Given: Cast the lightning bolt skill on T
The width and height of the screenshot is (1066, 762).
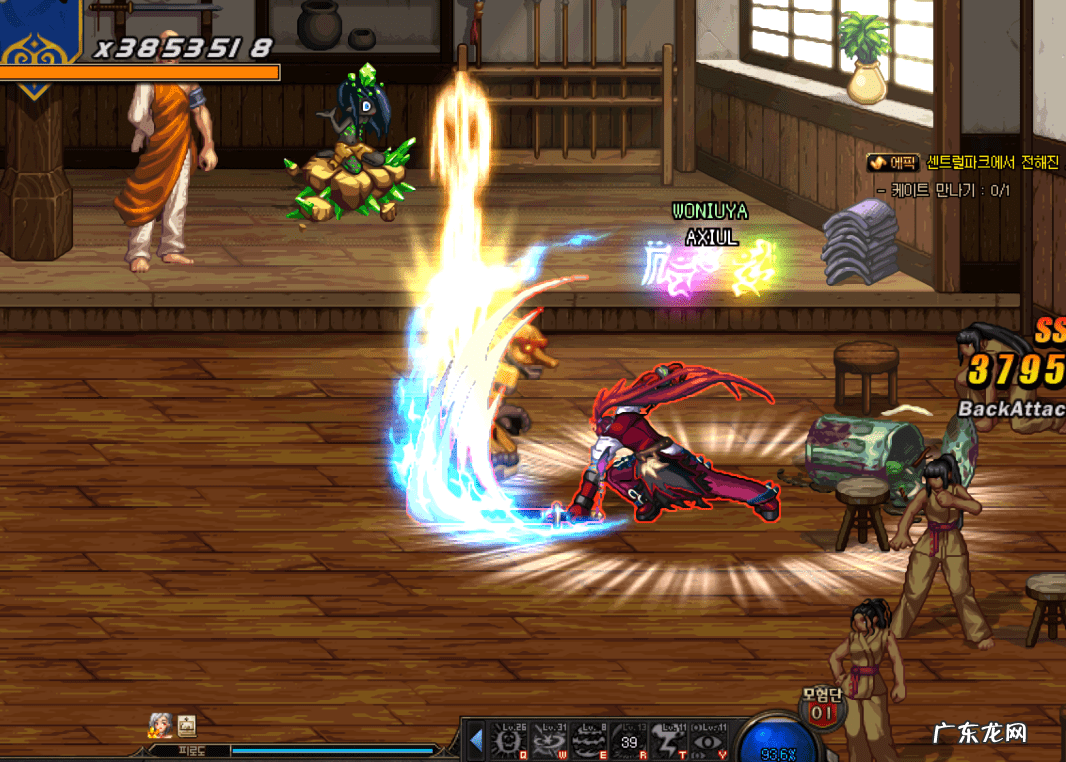Looking at the screenshot, I should tap(669, 741).
